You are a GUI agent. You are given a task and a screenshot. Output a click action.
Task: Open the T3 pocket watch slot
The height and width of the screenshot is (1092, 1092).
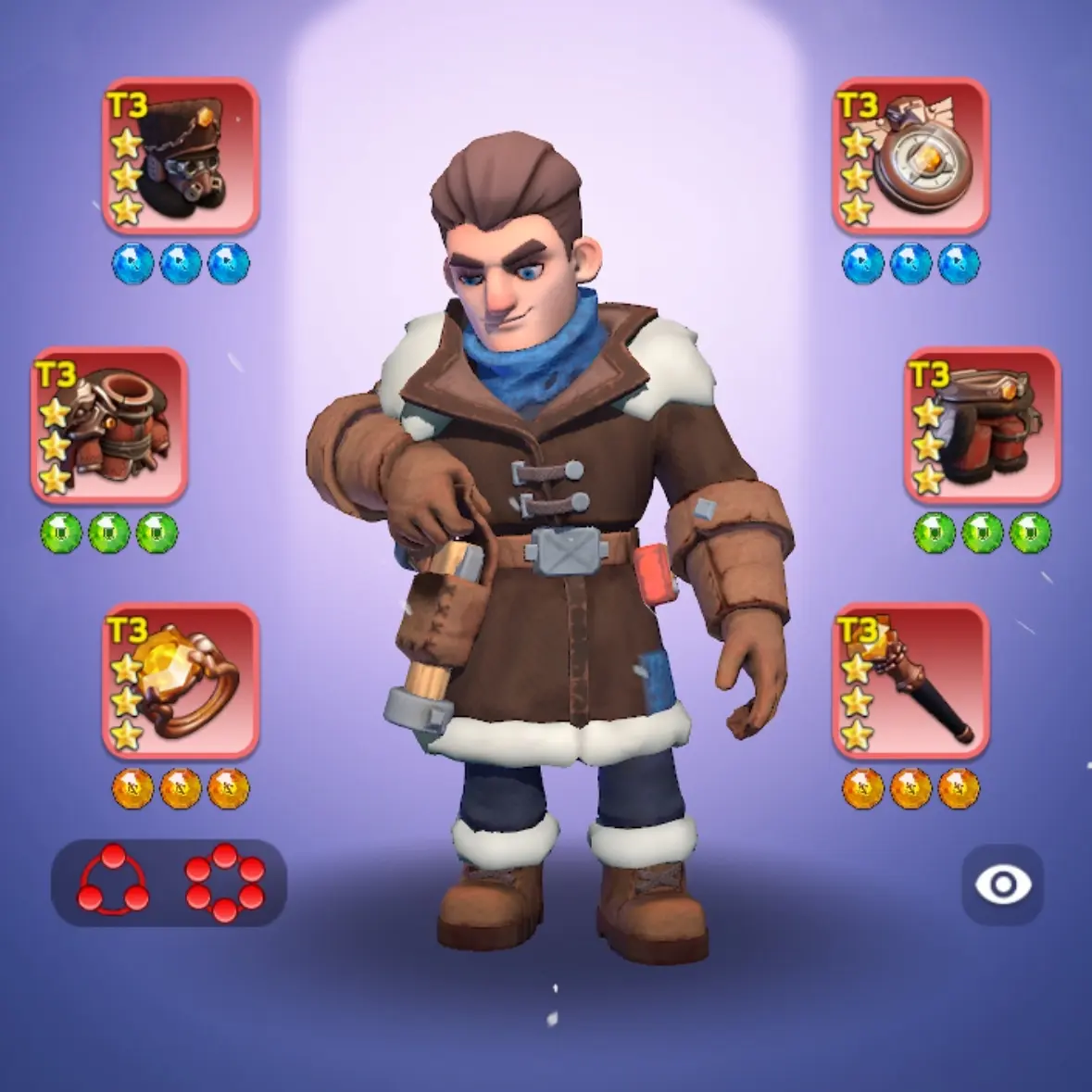click(910, 156)
